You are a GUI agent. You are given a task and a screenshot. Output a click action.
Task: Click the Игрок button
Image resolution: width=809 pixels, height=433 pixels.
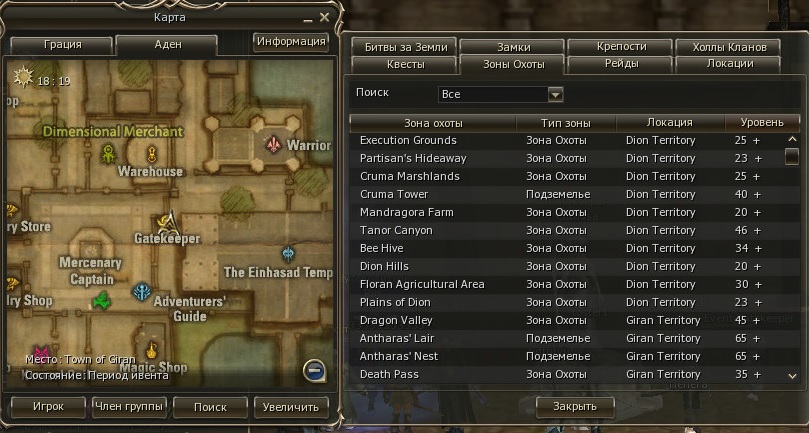(47, 407)
